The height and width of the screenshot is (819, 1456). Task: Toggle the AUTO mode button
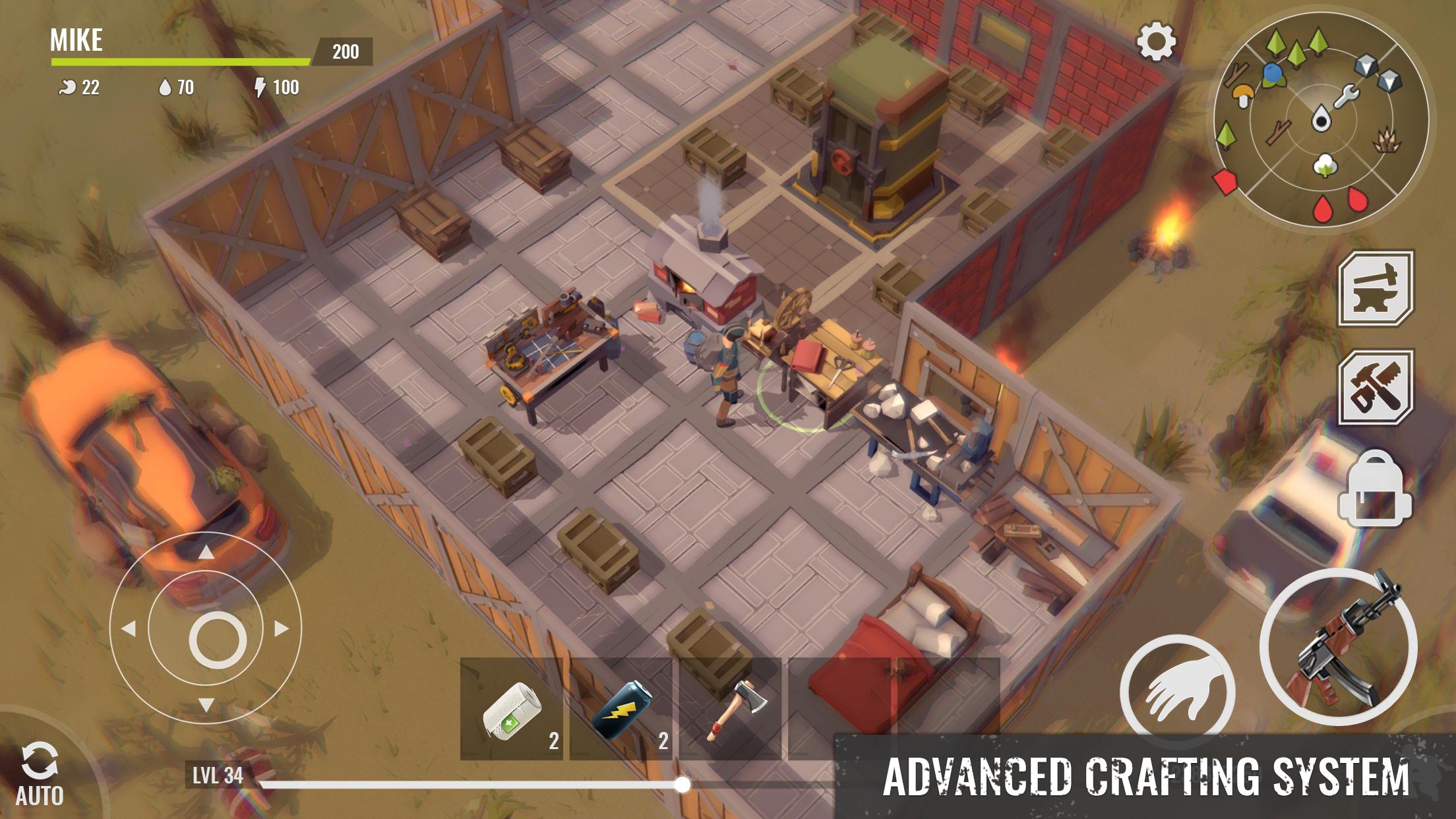40,775
